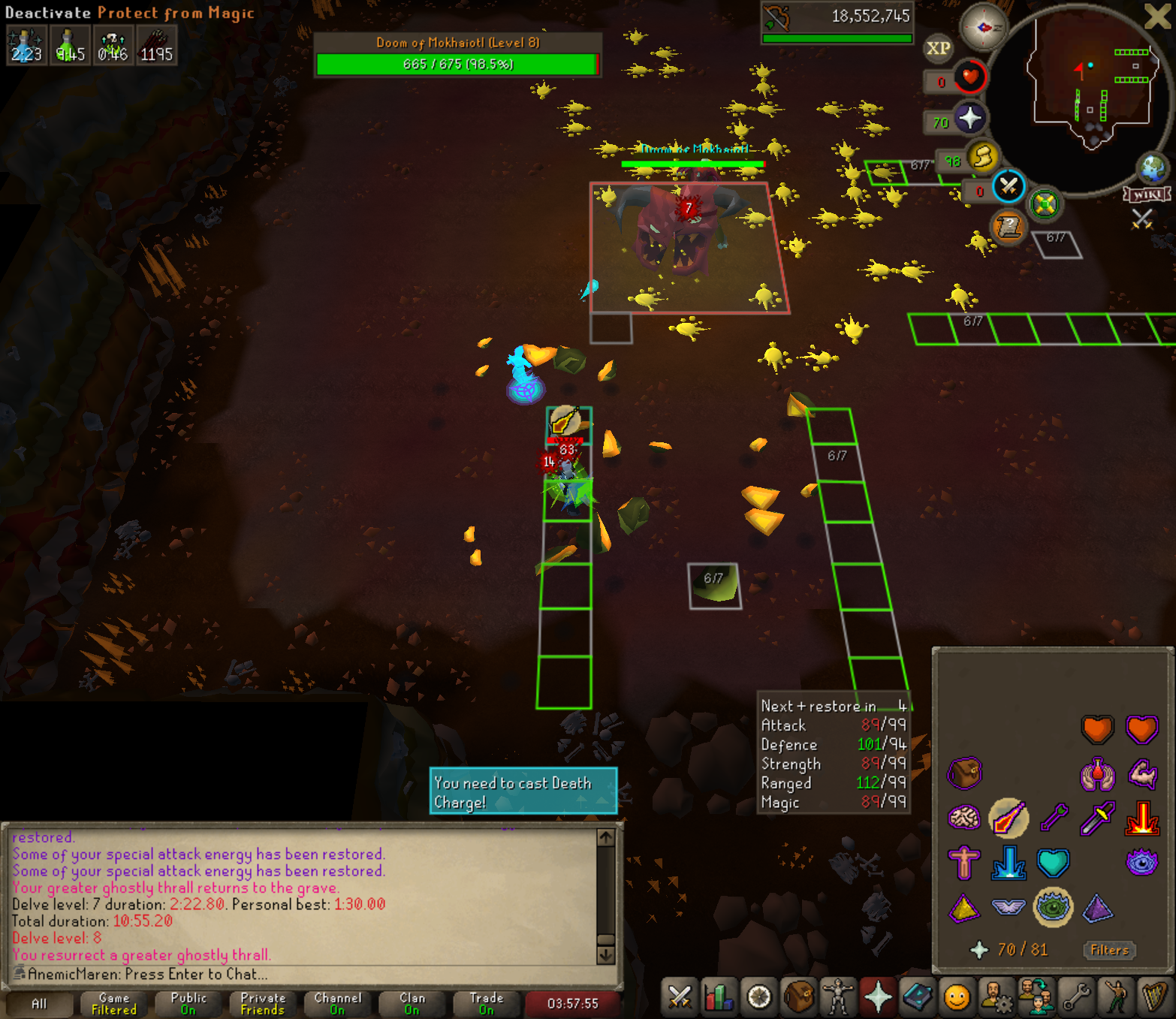The height and width of the screenshot is (1019, 1176).
Task: Cast the green eye spell in spellbook
Action: [1053, 907]
